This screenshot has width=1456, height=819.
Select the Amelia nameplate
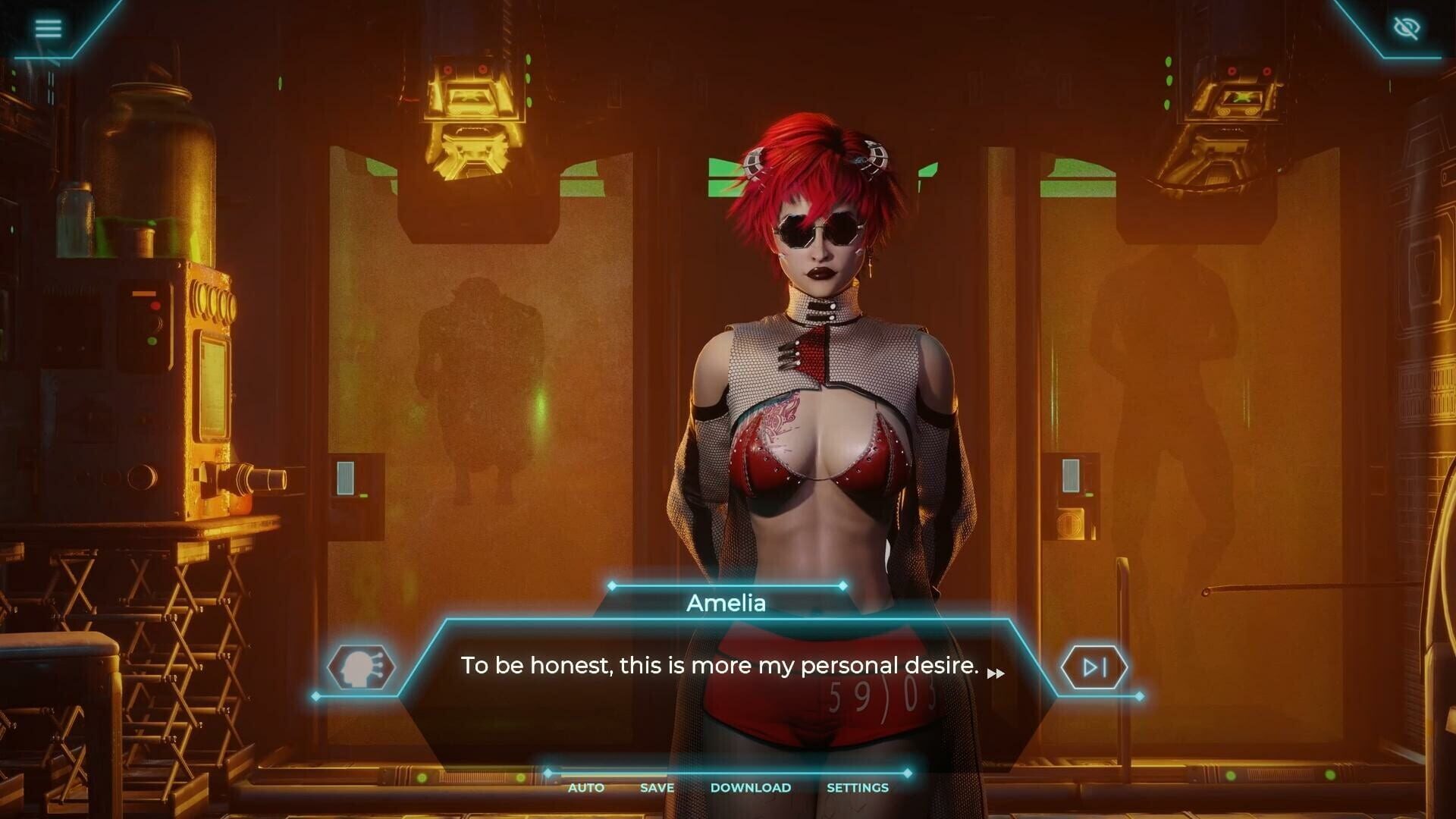pos(726,603)
